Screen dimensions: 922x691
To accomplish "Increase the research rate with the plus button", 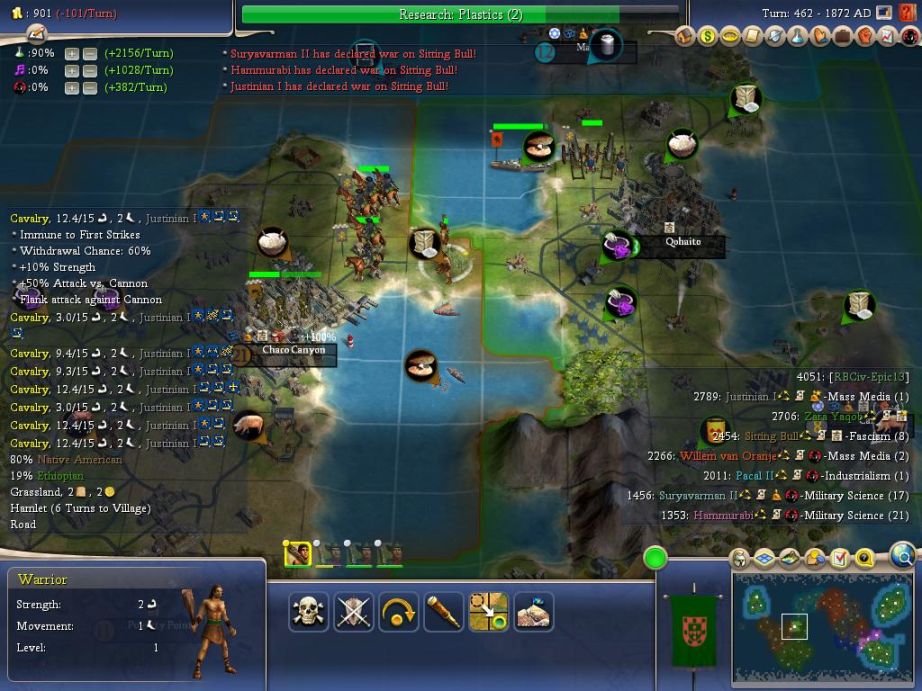I will pos(71,53).
